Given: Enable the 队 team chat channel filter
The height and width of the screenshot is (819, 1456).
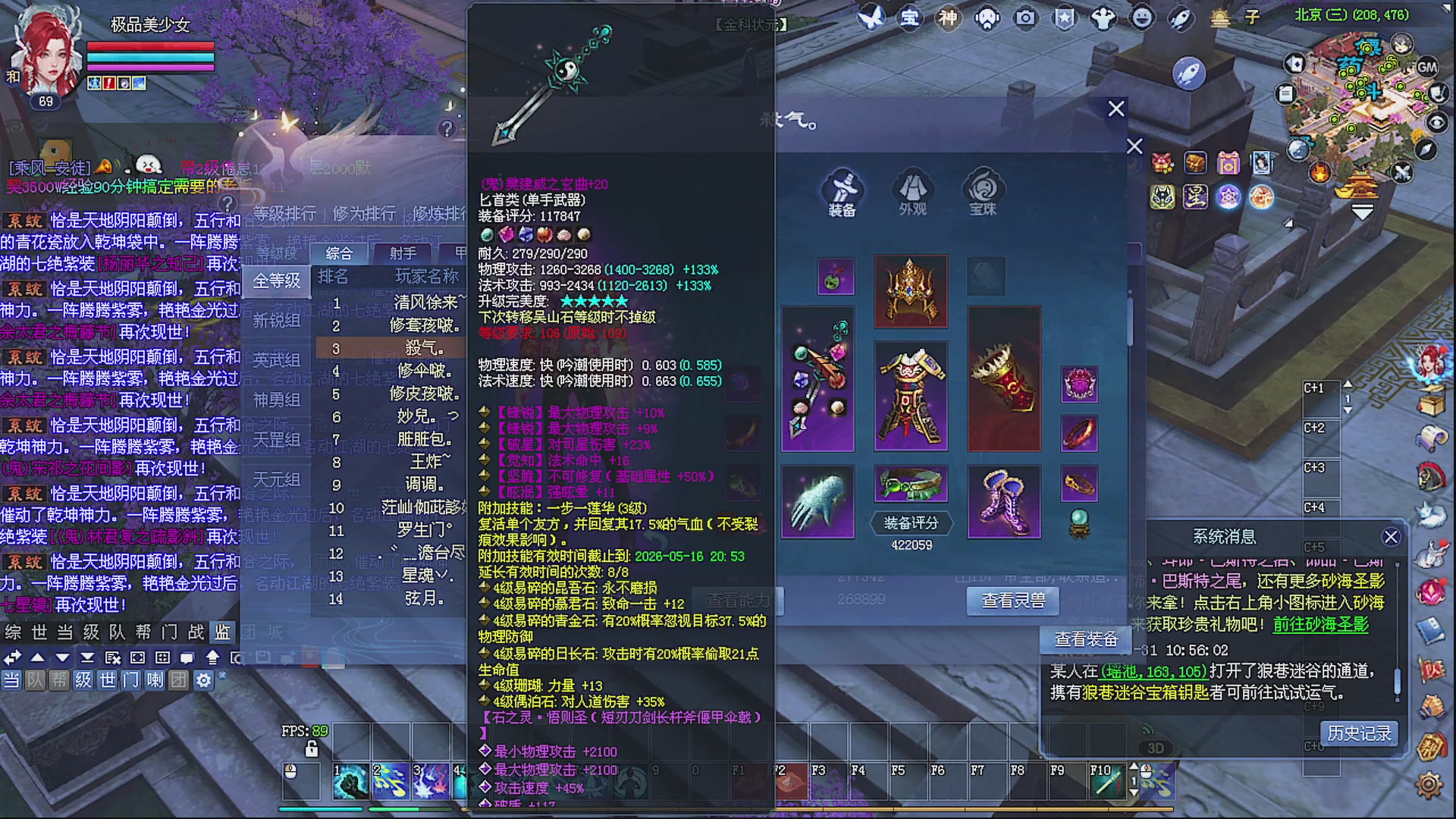Looking at the screenshot, I should pos(33,681).
